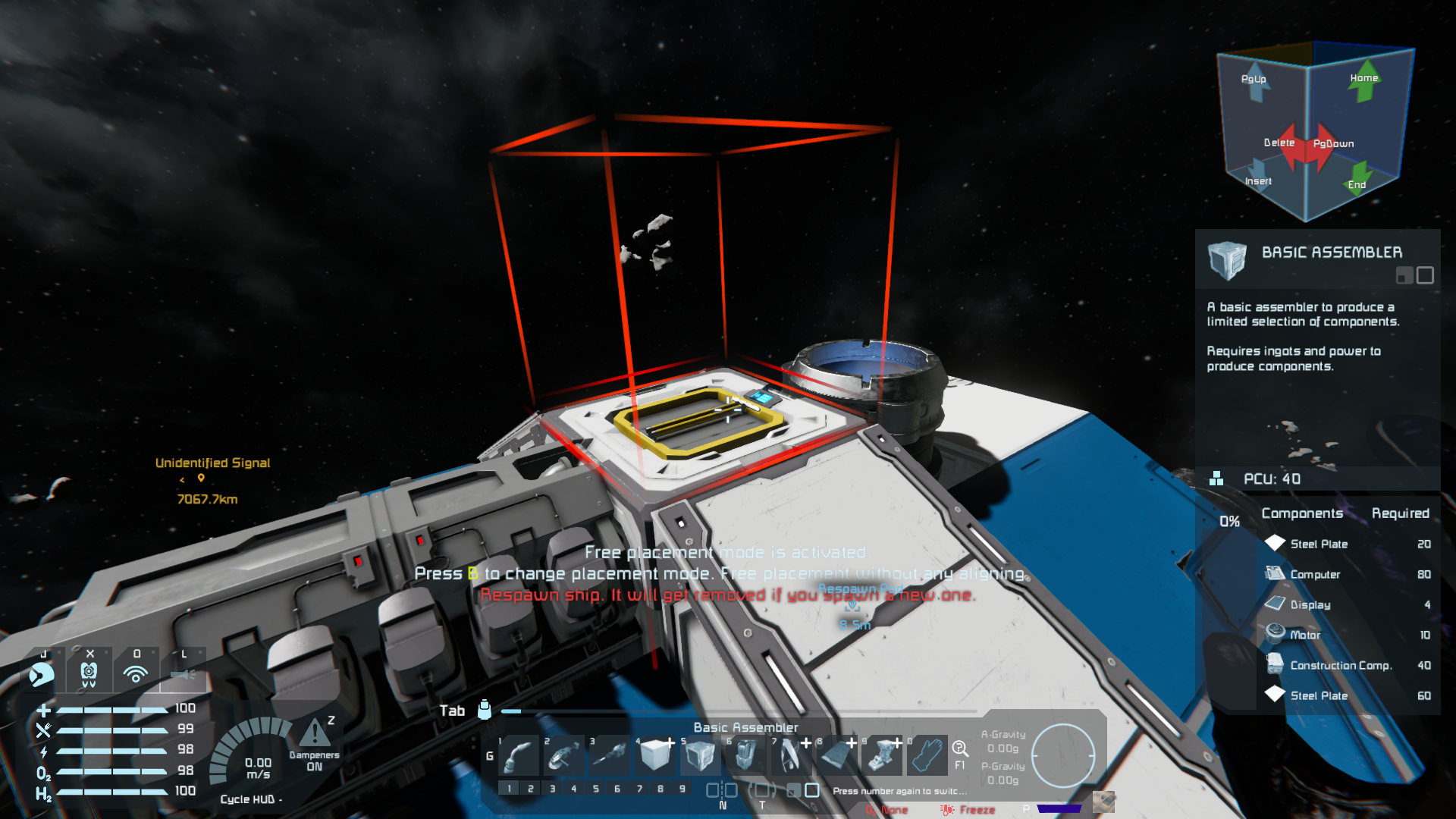Toggle the flashlight icon
The image size is (1456, 819).
coord(184,673)
